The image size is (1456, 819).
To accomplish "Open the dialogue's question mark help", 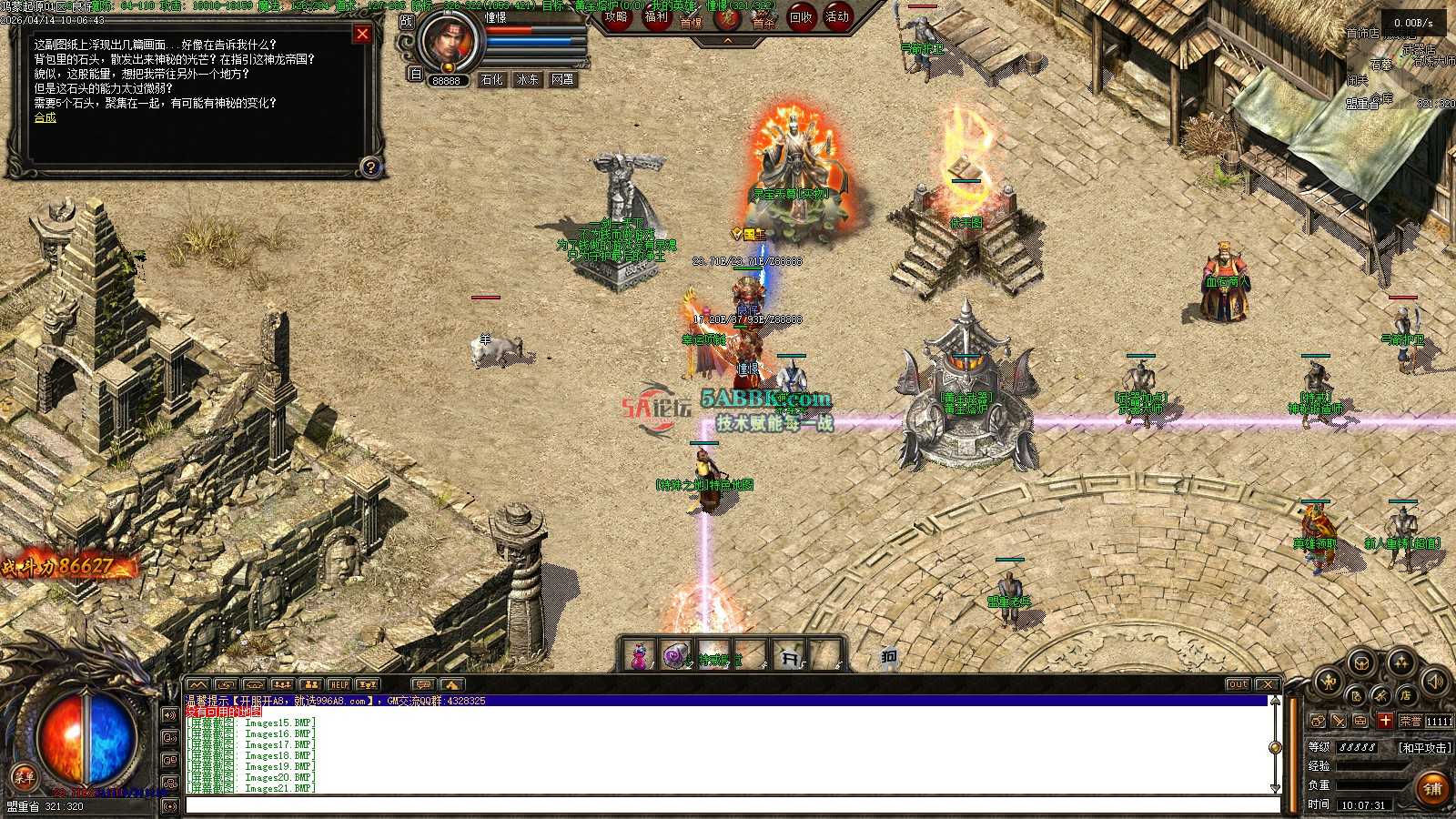I will point(370,167).
